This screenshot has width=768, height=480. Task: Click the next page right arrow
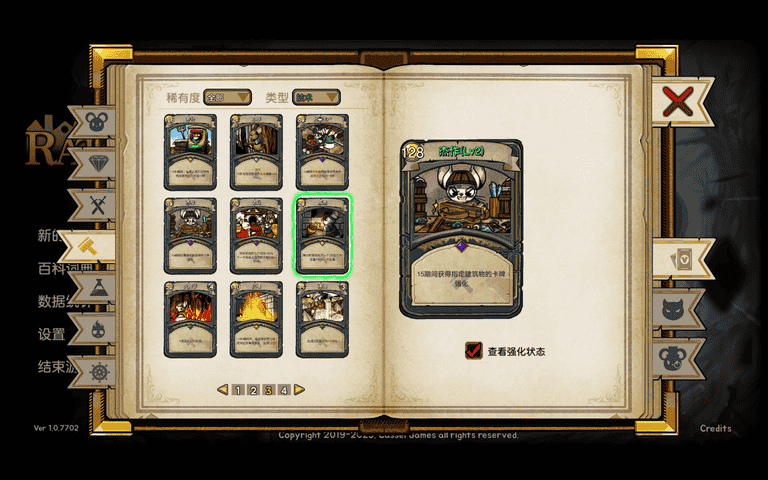pos(299,390)
